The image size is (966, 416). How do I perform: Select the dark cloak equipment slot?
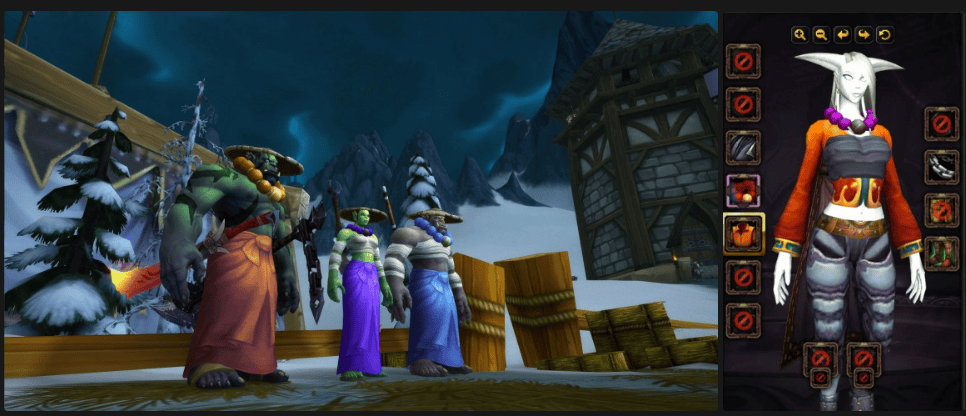click(743, 148)
